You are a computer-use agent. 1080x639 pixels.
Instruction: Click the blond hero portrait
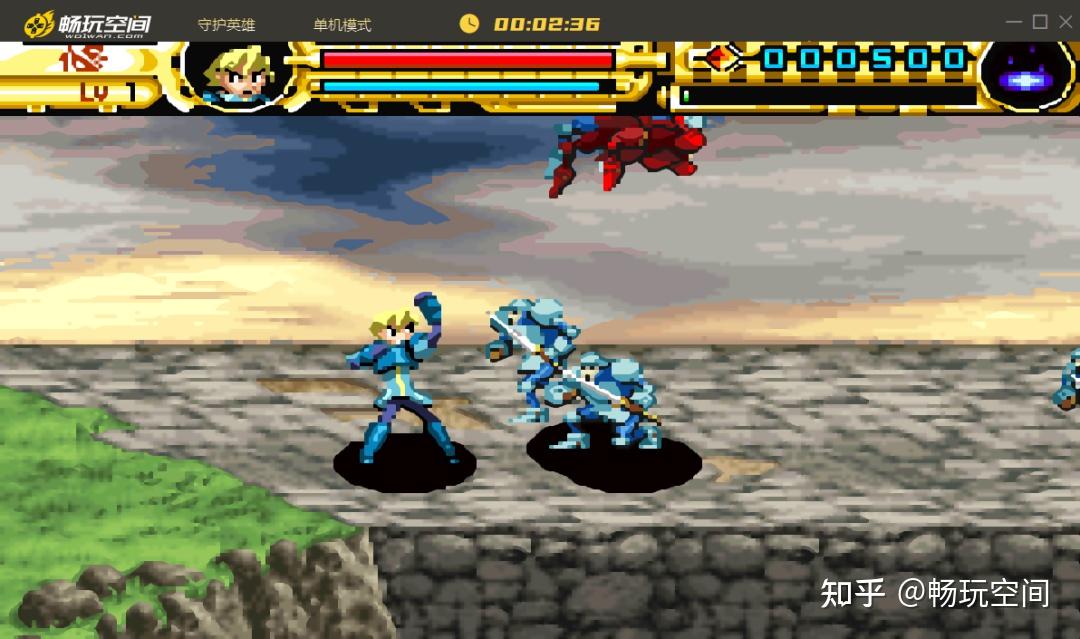pyautogui.click(x=236, y=73)
